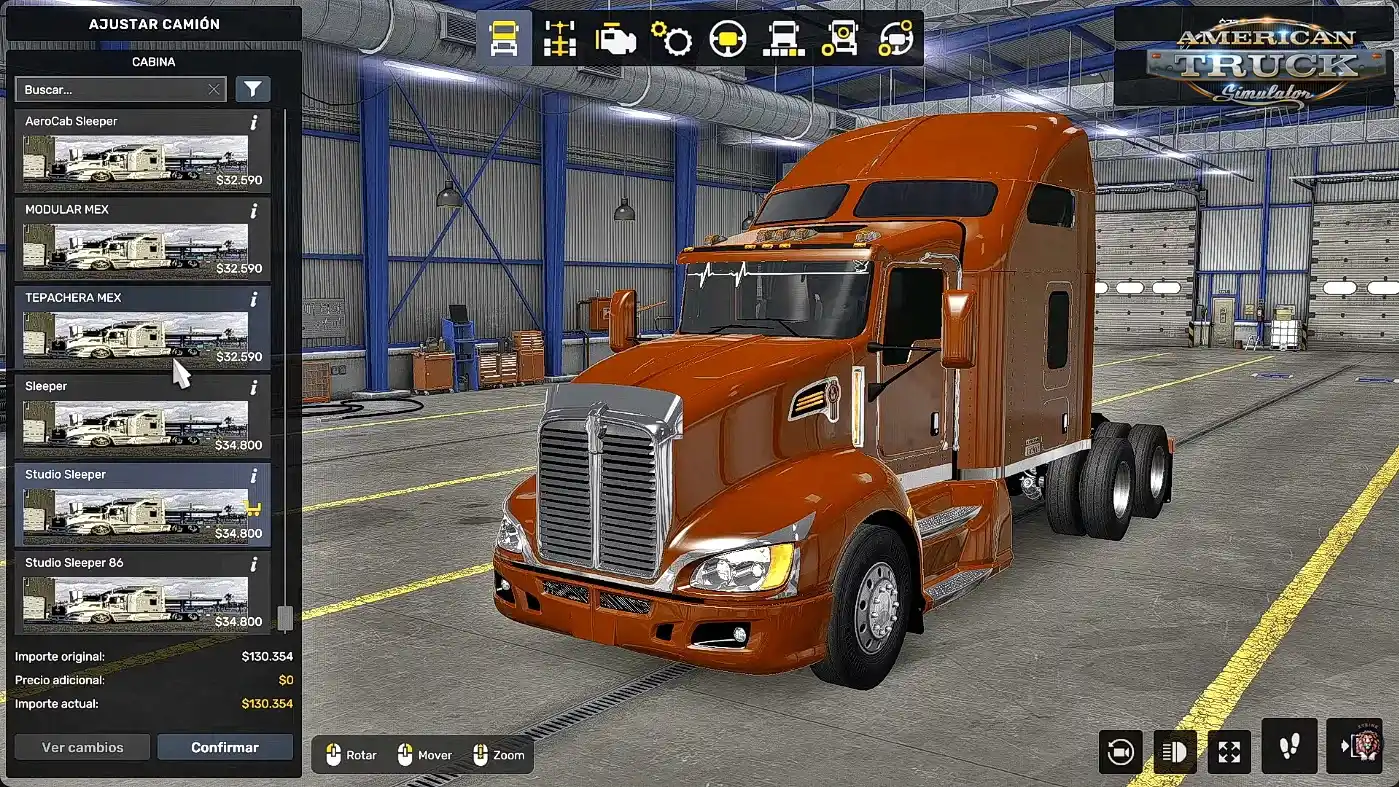This screenshot has width=1399, height=787.
Task: Click the Ver cambios button
Action: (x=82, y=747)
